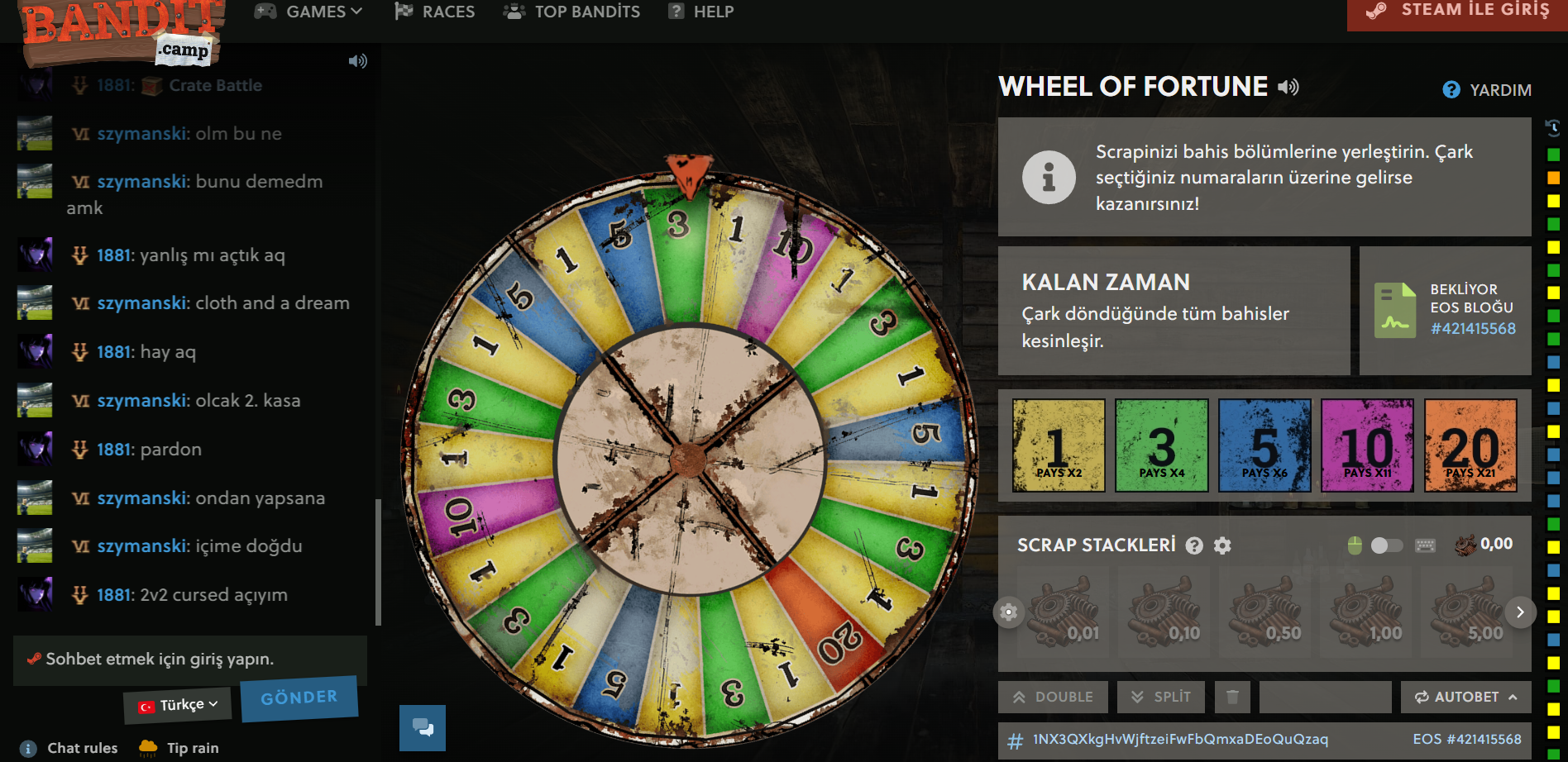Show more scrap stacks with the right arrow
This screenshot has height=762, width=1568.
(1520, 612)
